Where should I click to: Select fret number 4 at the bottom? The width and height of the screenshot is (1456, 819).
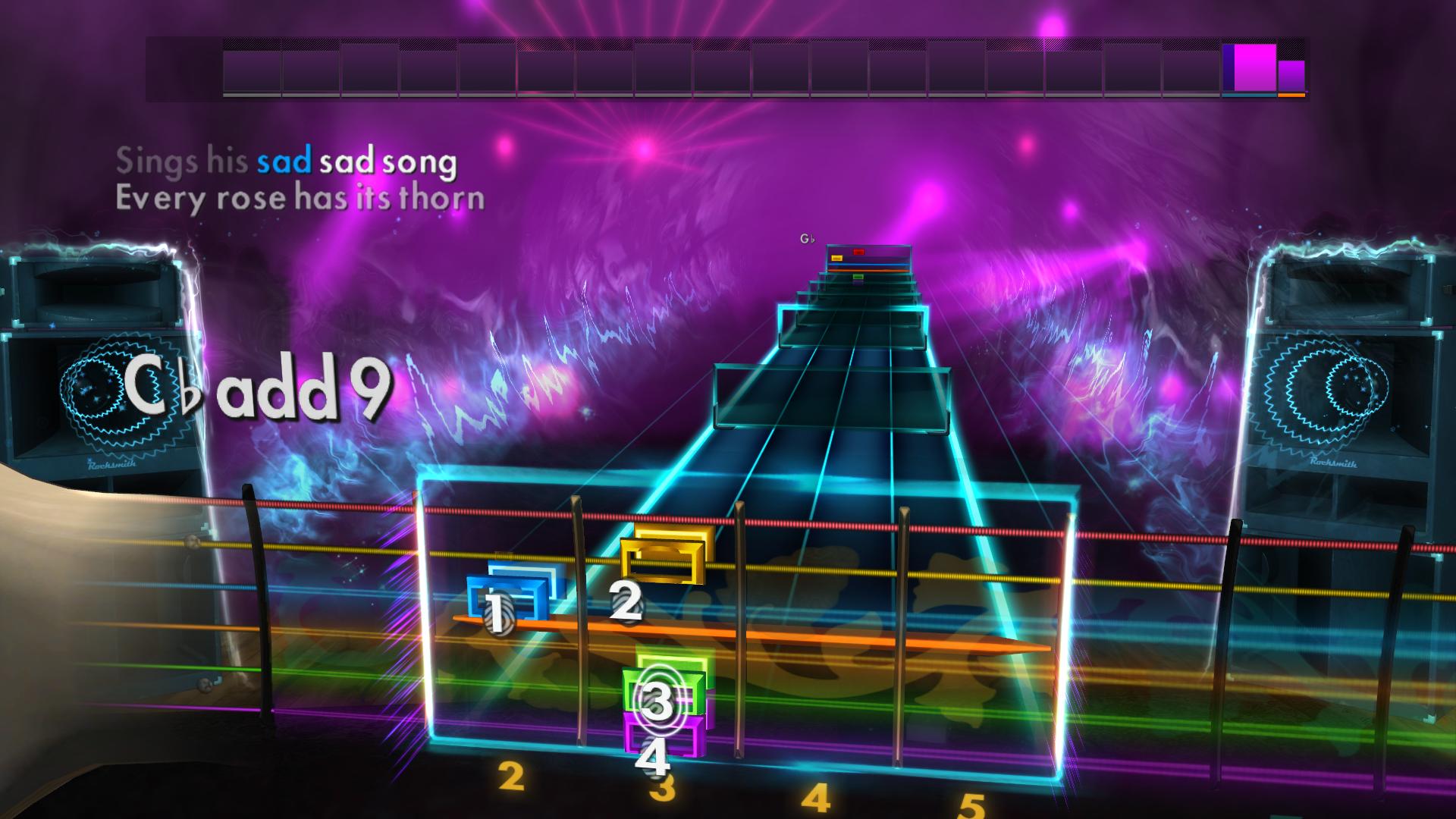tap(818, 797)
